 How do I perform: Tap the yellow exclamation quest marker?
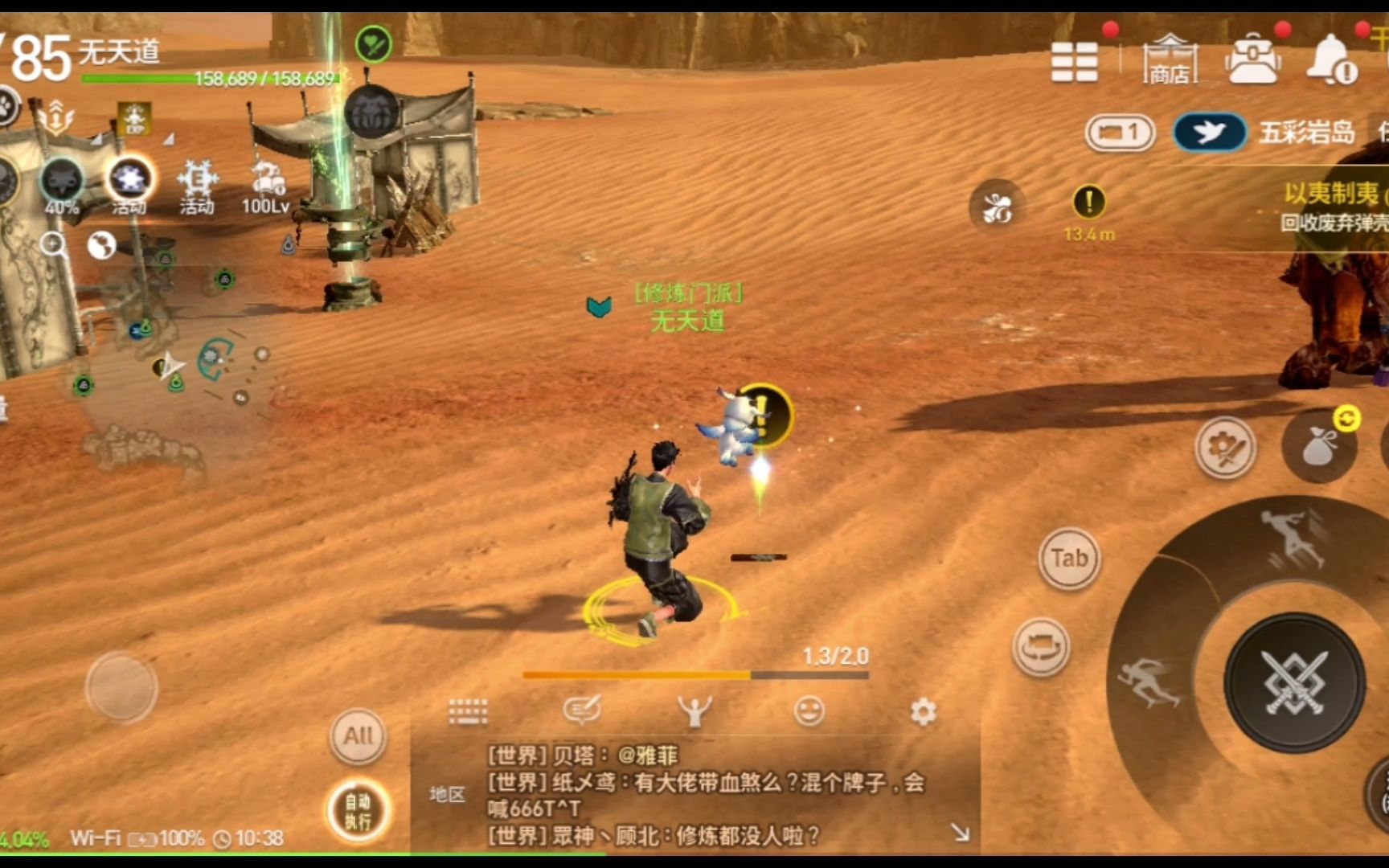coord(1089,202)
